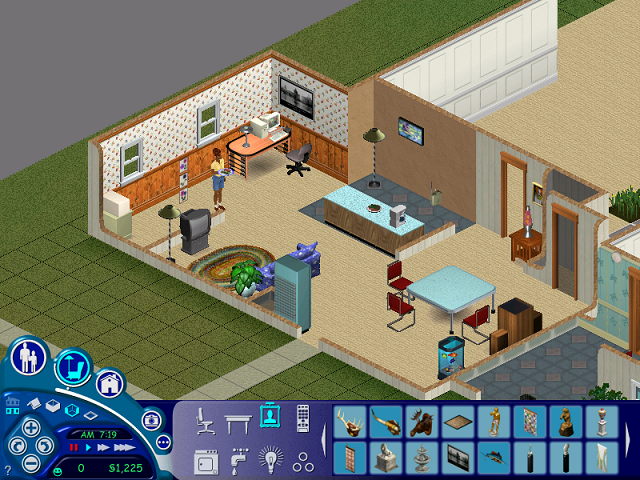Set game speed to normal play
Image resolution: width=640 pixels, height=480 pixels.
(88, 447)
